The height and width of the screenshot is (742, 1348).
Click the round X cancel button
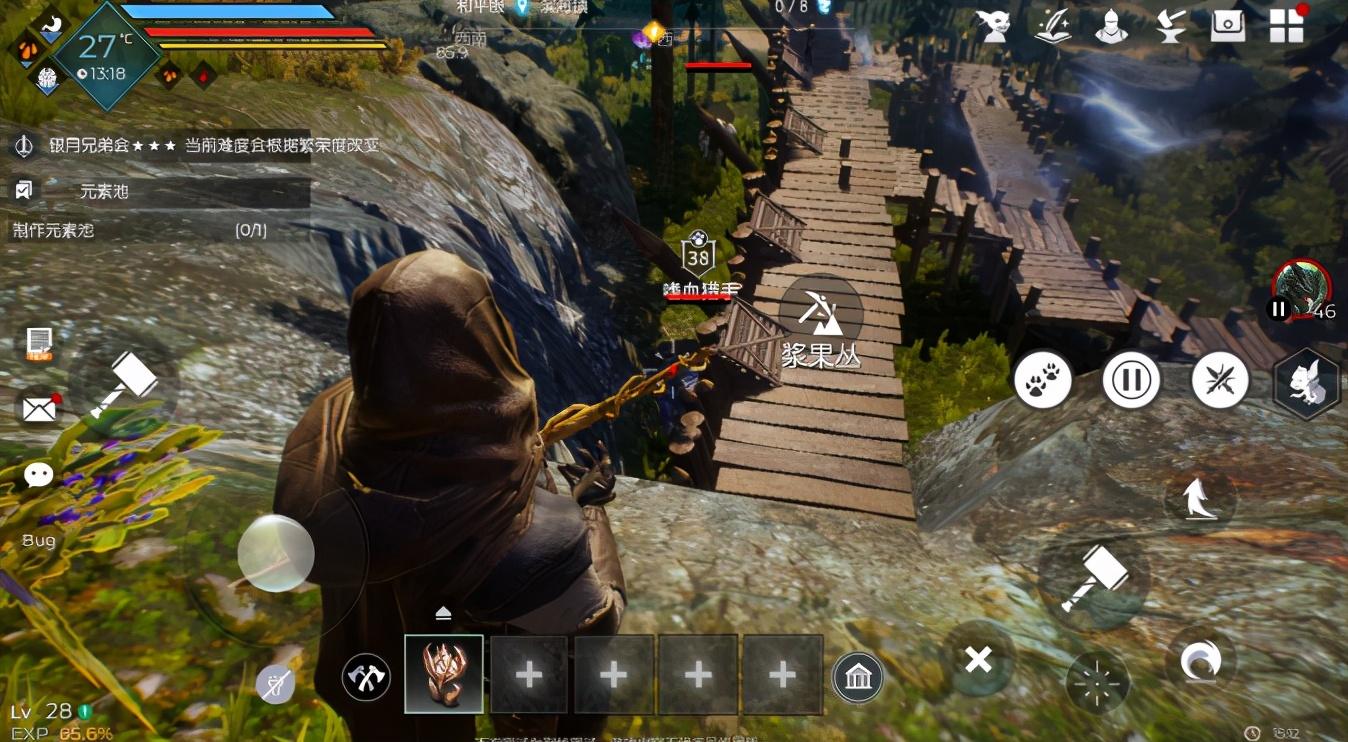point(978,659)
